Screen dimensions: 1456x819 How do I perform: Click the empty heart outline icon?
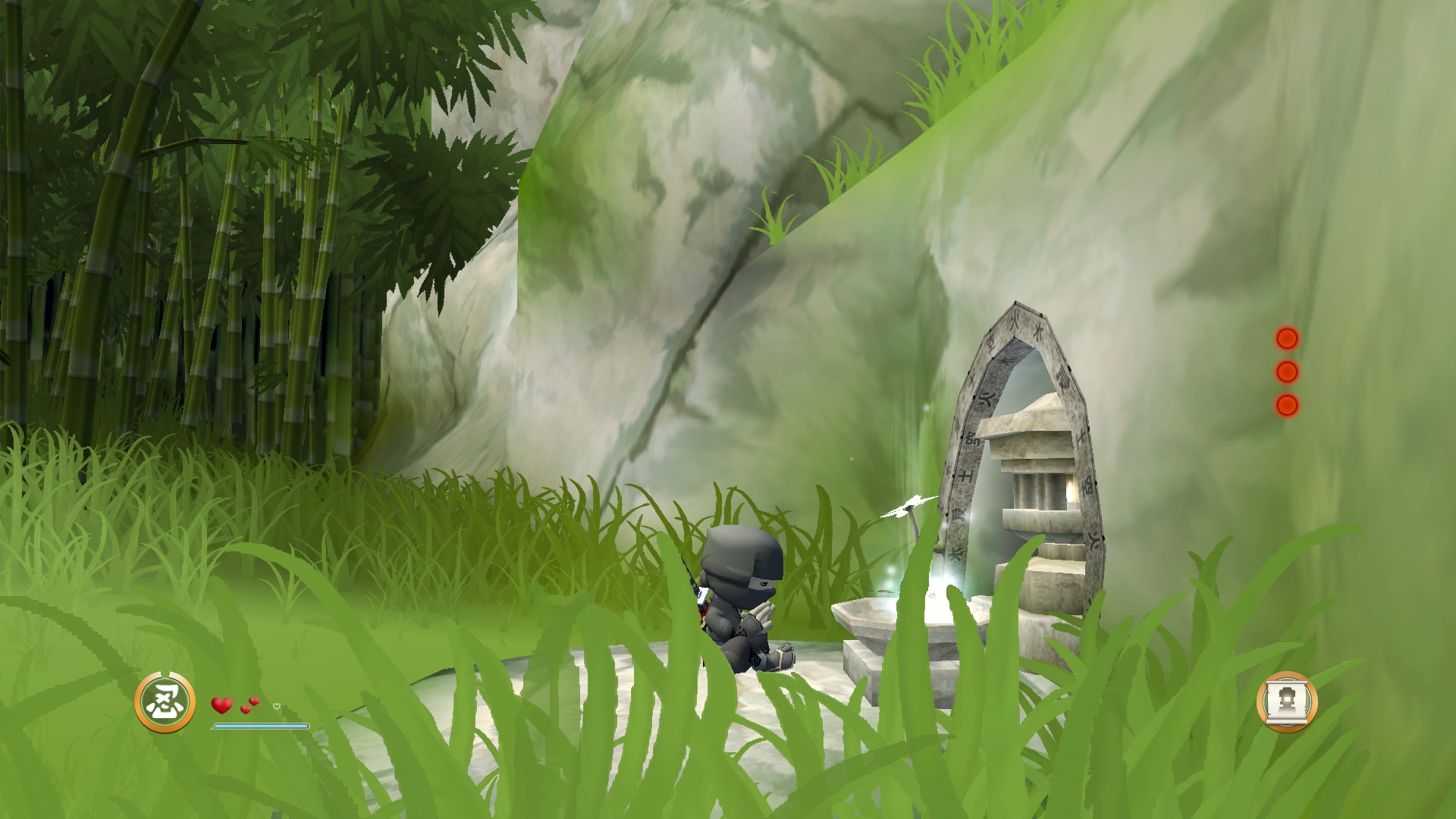[x=276, y=707]
